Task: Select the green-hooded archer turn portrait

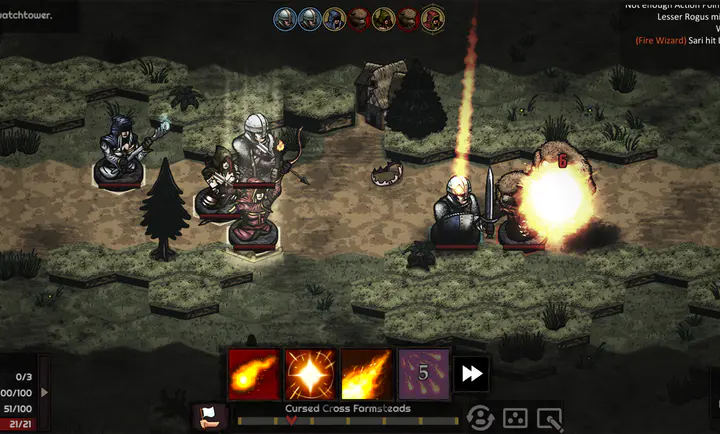Action: tap(384, 17)
